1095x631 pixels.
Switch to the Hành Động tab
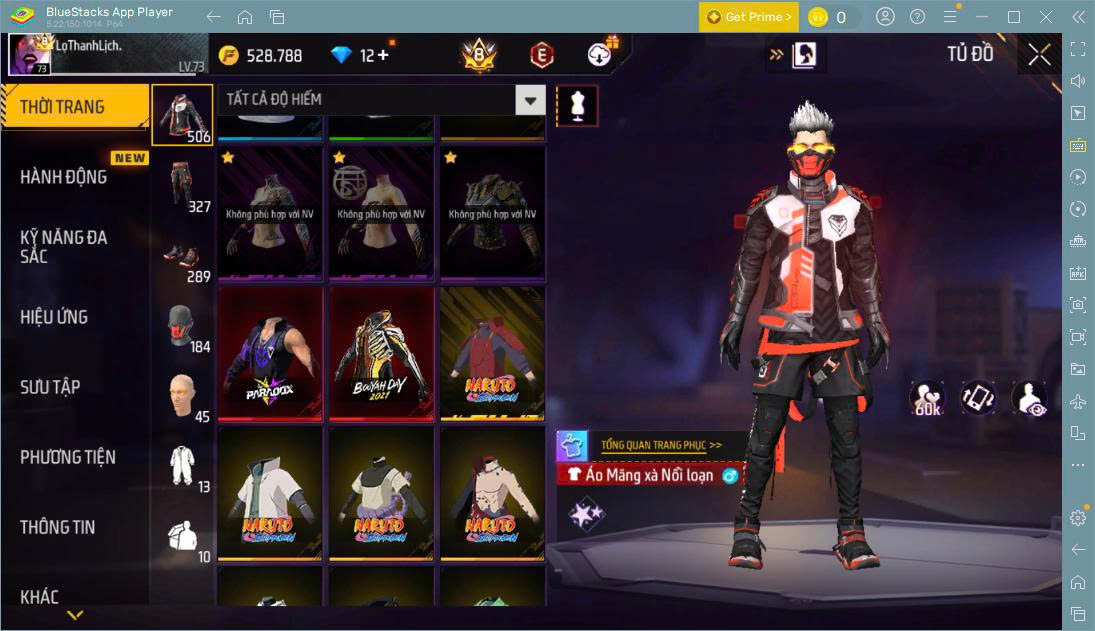click(64, 177)
